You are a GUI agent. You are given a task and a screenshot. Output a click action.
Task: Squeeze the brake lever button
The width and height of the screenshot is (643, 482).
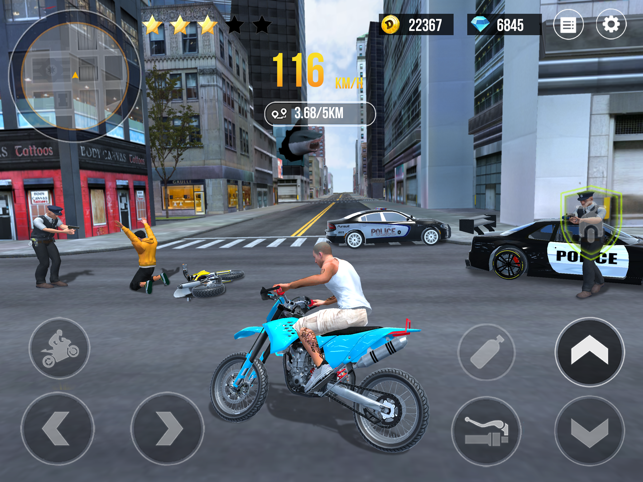[486, 432]
